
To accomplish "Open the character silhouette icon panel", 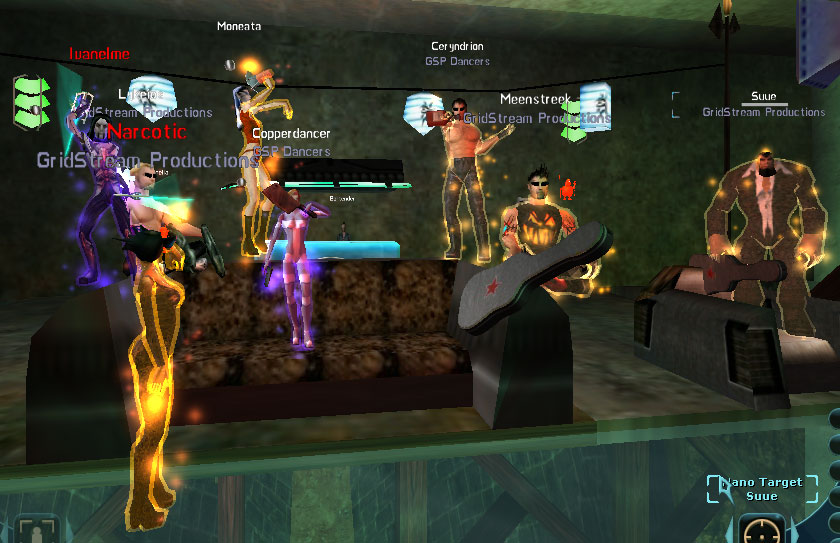I will [36, 530].
